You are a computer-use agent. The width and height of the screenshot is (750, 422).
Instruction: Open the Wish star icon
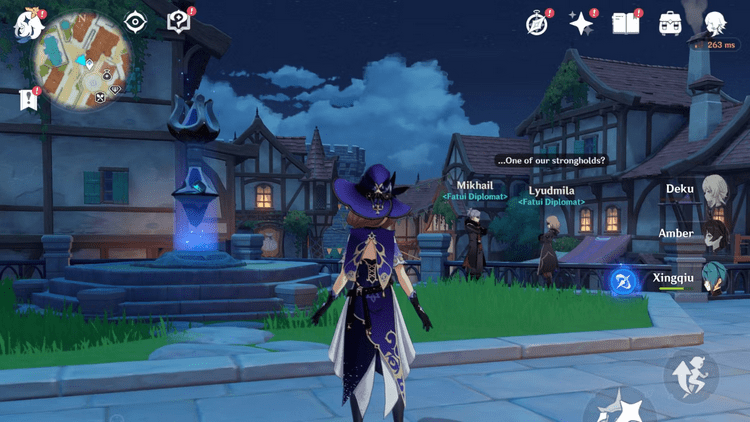coord(581,24)
